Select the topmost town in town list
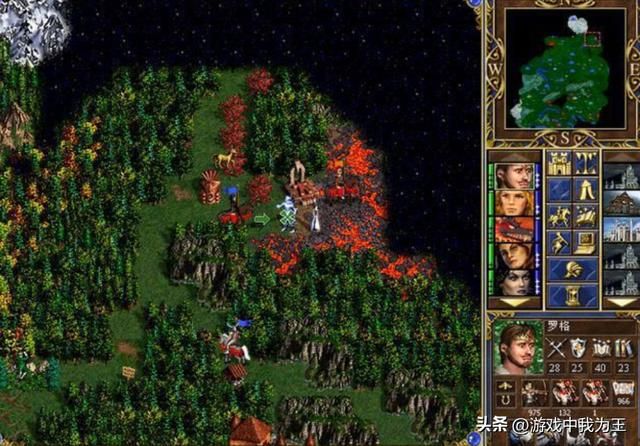This screenshot has width=640, height=446. pyautogui.click(x=620, y=176)
